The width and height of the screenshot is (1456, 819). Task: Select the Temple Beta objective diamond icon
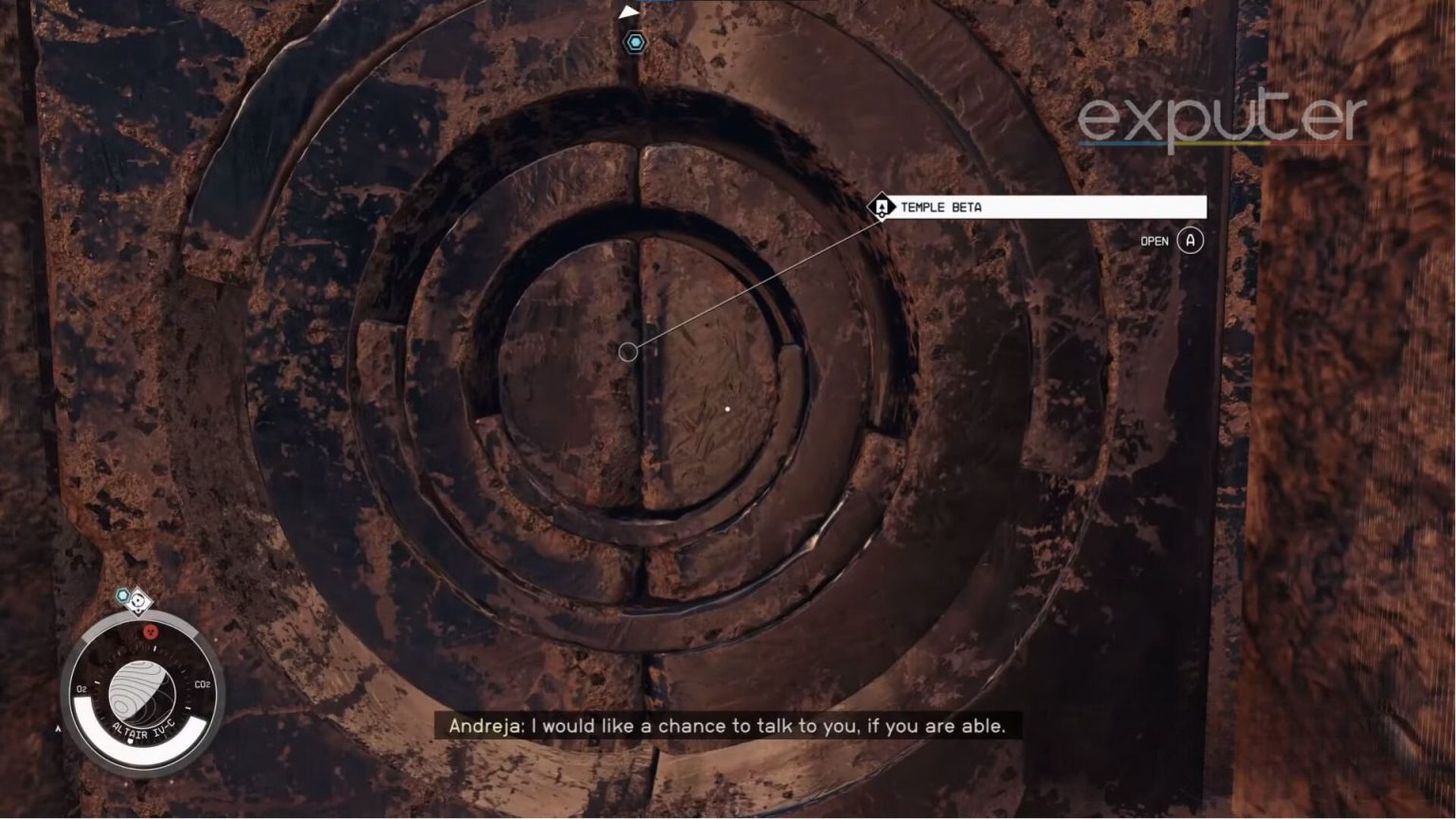tap(883, 207)
